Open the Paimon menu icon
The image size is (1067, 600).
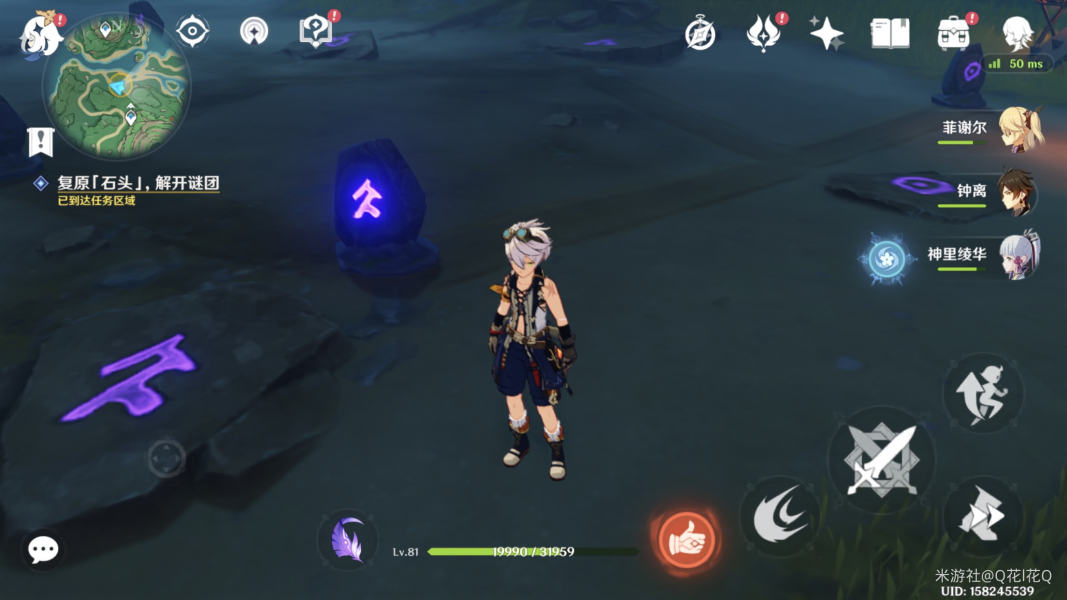tap(41, 31)
